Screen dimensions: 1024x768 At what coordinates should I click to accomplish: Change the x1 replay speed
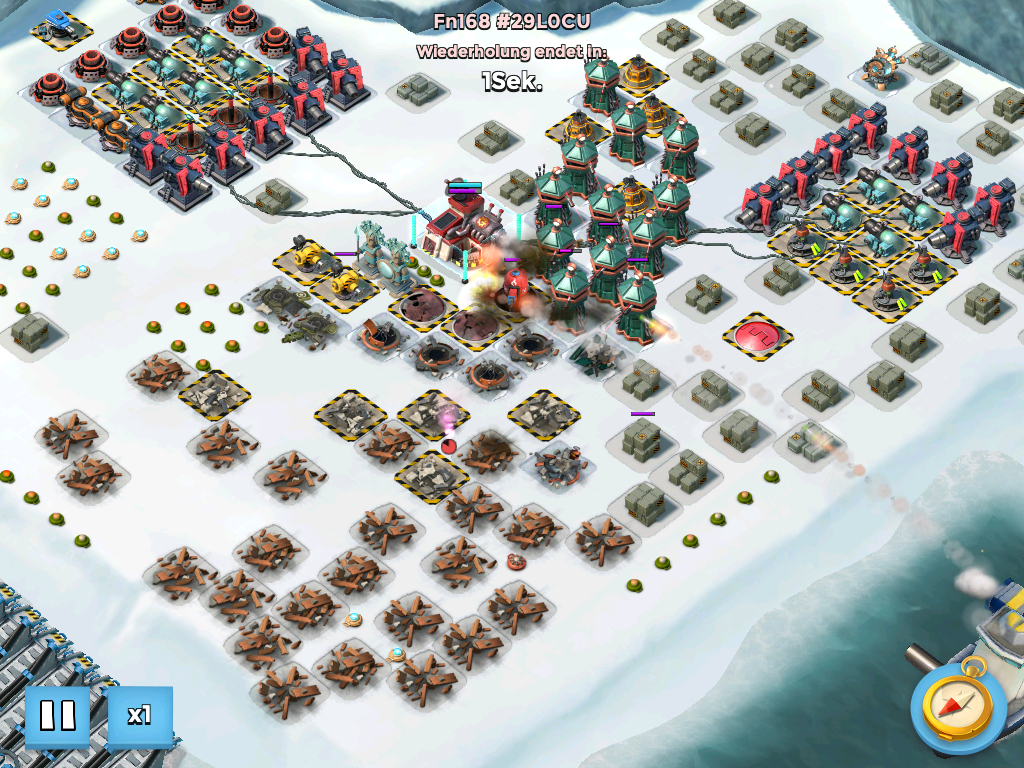coord(139,716)
